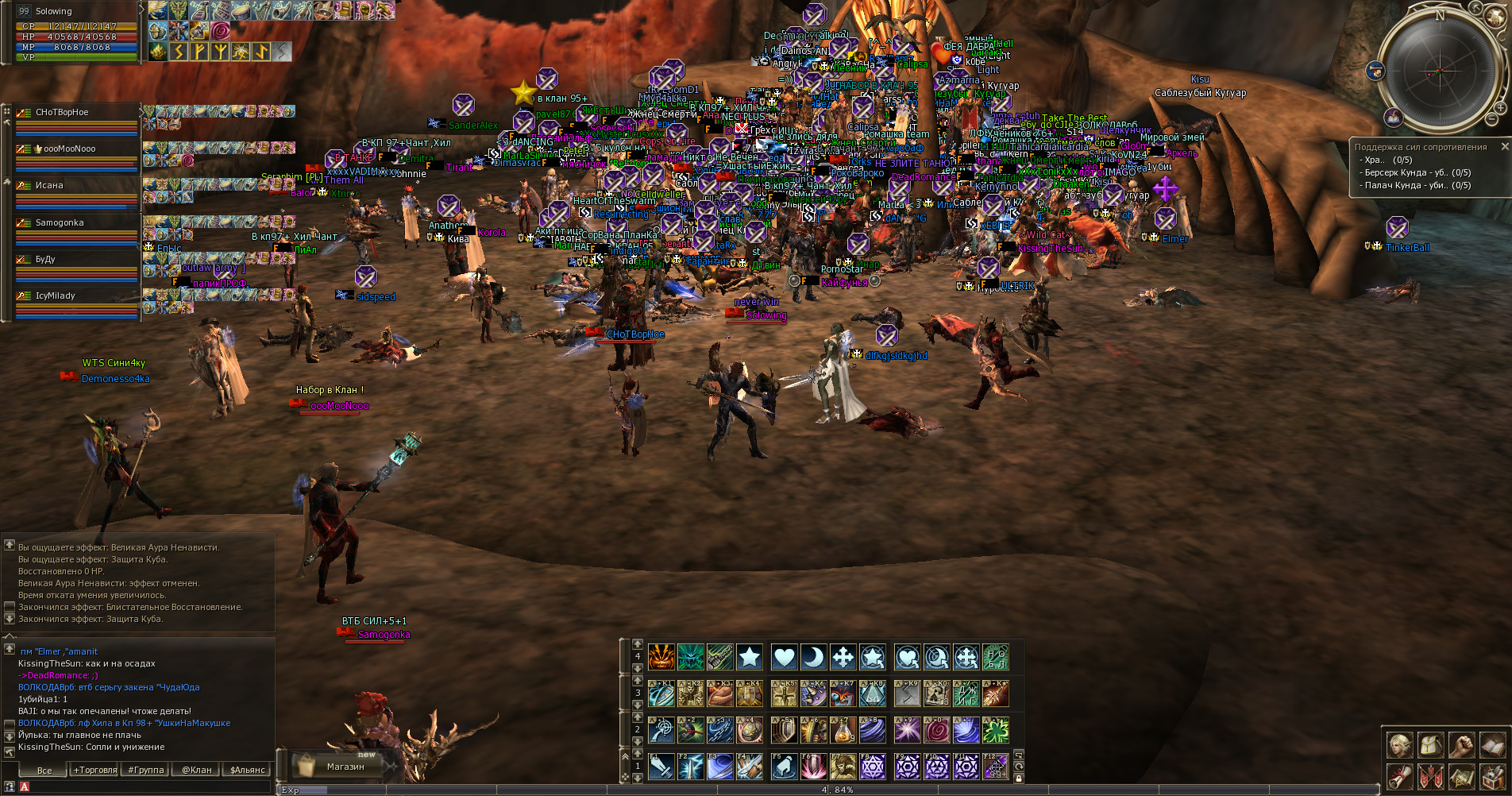
Task: Open the quest scroll menu icon
Action: 1399,776
